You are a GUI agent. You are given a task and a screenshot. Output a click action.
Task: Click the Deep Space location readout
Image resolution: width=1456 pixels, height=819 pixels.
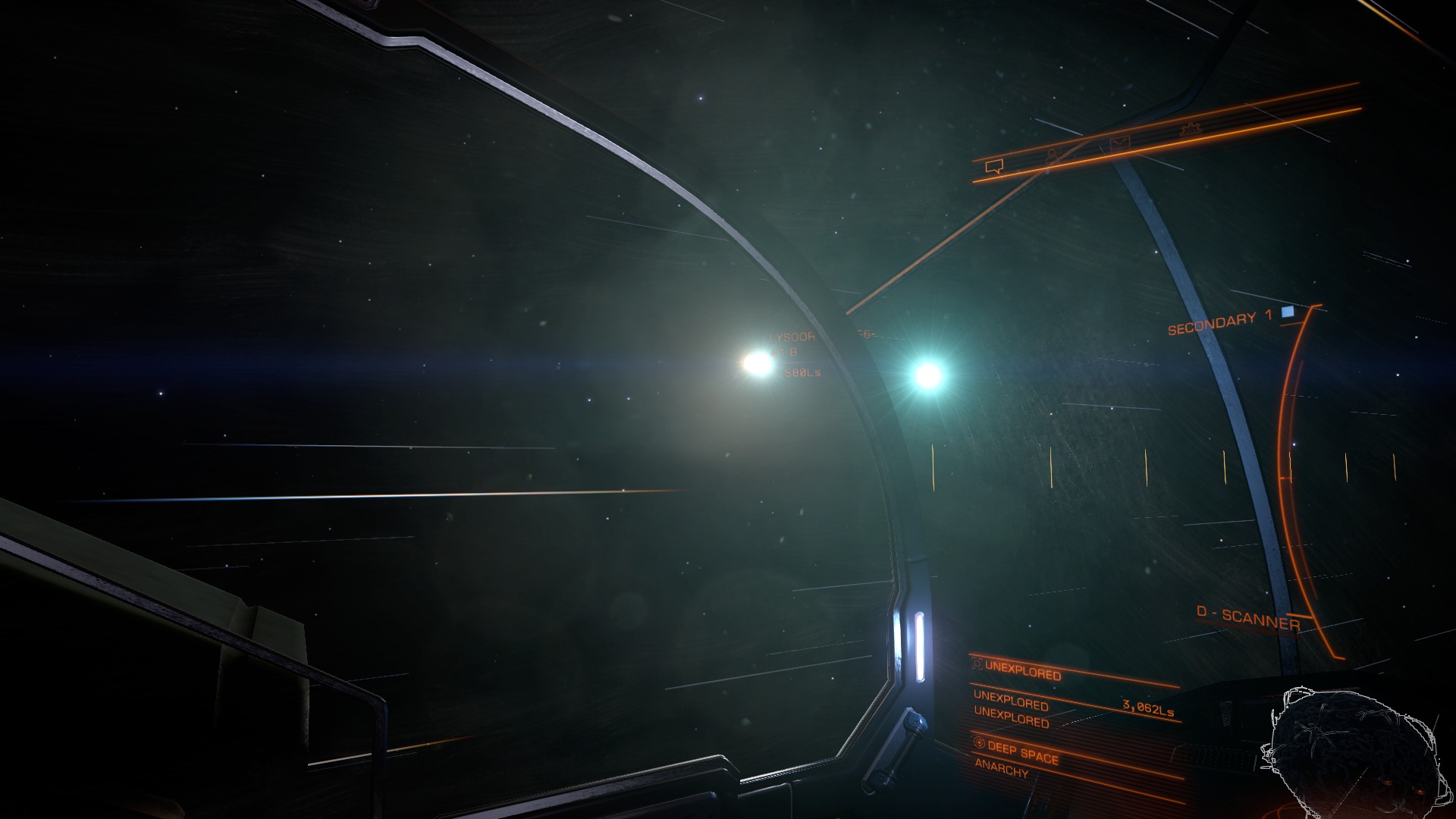[x=1022, y=752]
